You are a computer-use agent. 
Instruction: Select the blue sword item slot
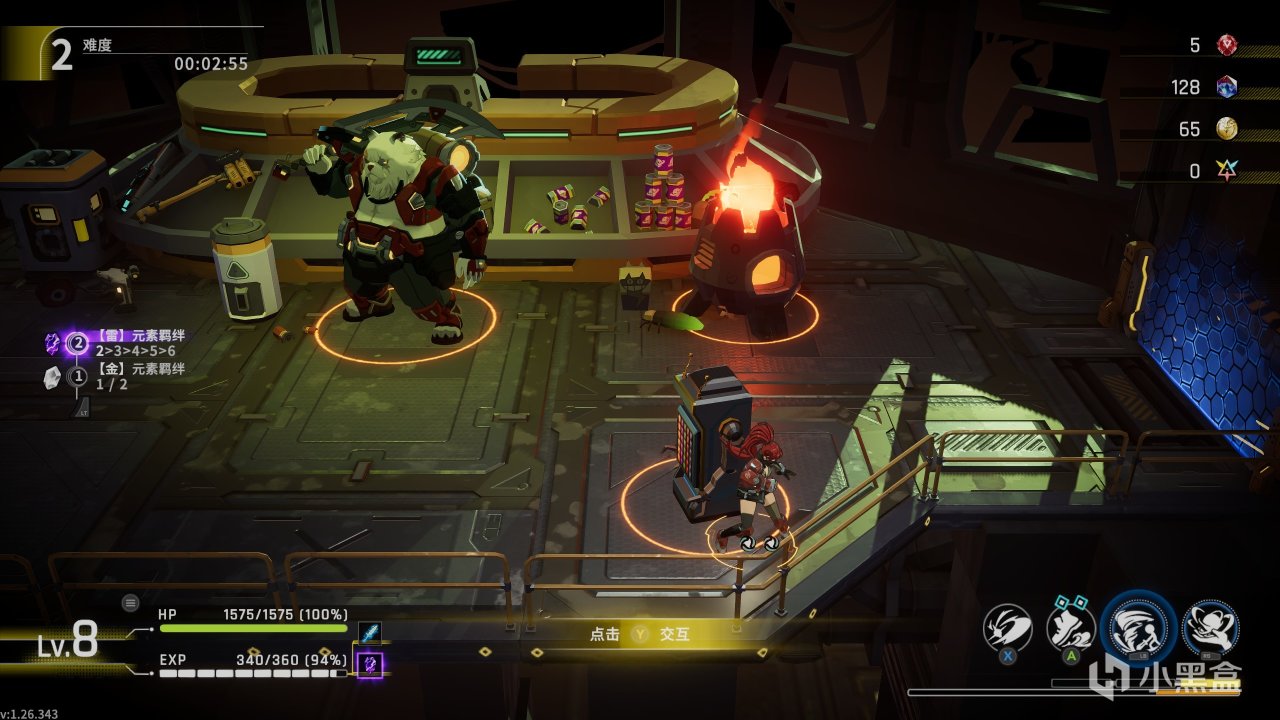[x=369, y=634]
